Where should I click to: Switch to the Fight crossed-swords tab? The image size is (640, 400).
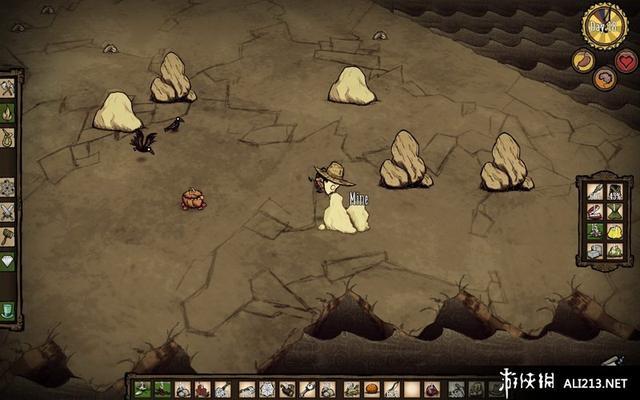(7, 211)
